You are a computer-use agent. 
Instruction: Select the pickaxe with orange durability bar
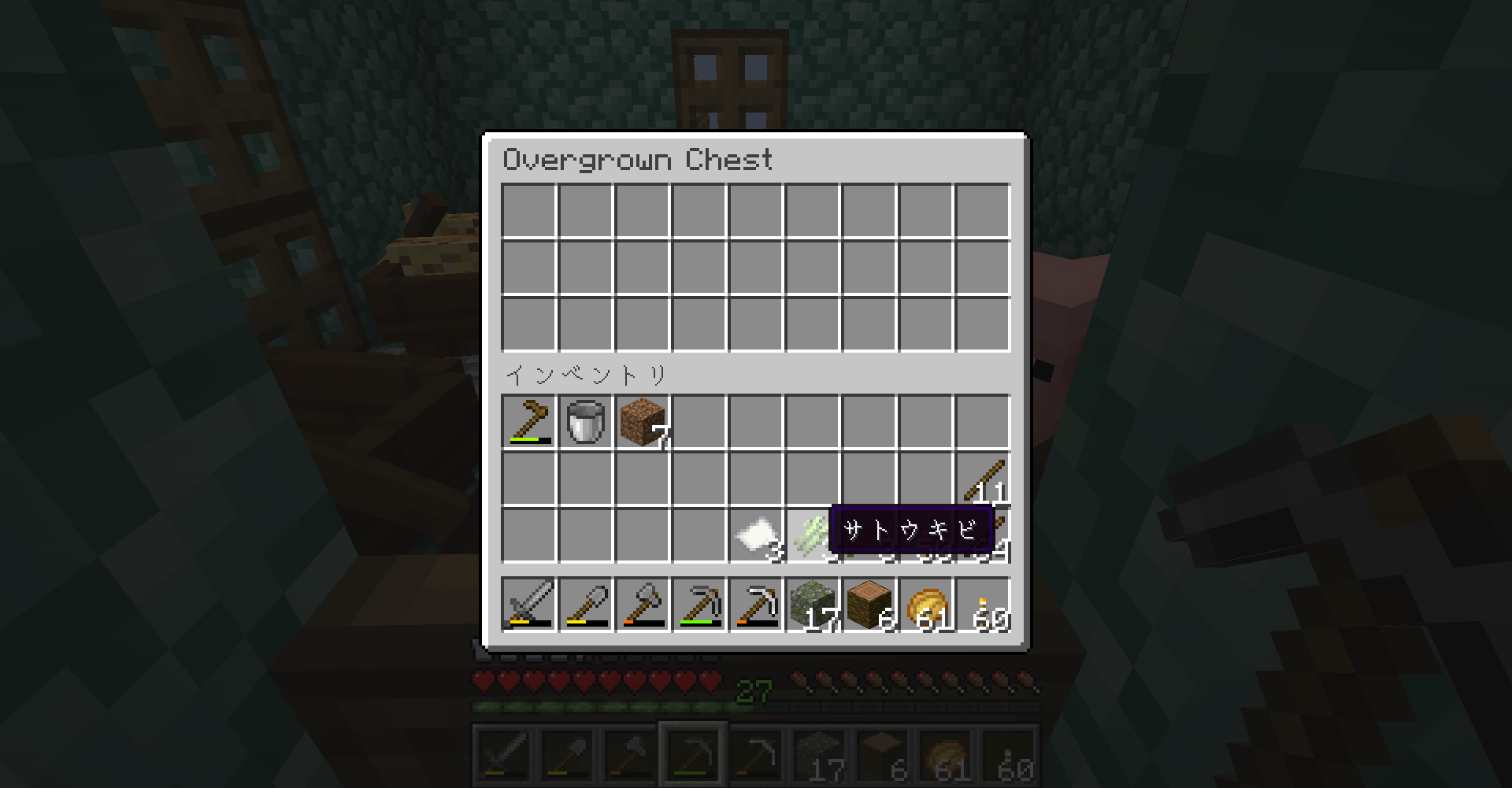pos(754,606)
